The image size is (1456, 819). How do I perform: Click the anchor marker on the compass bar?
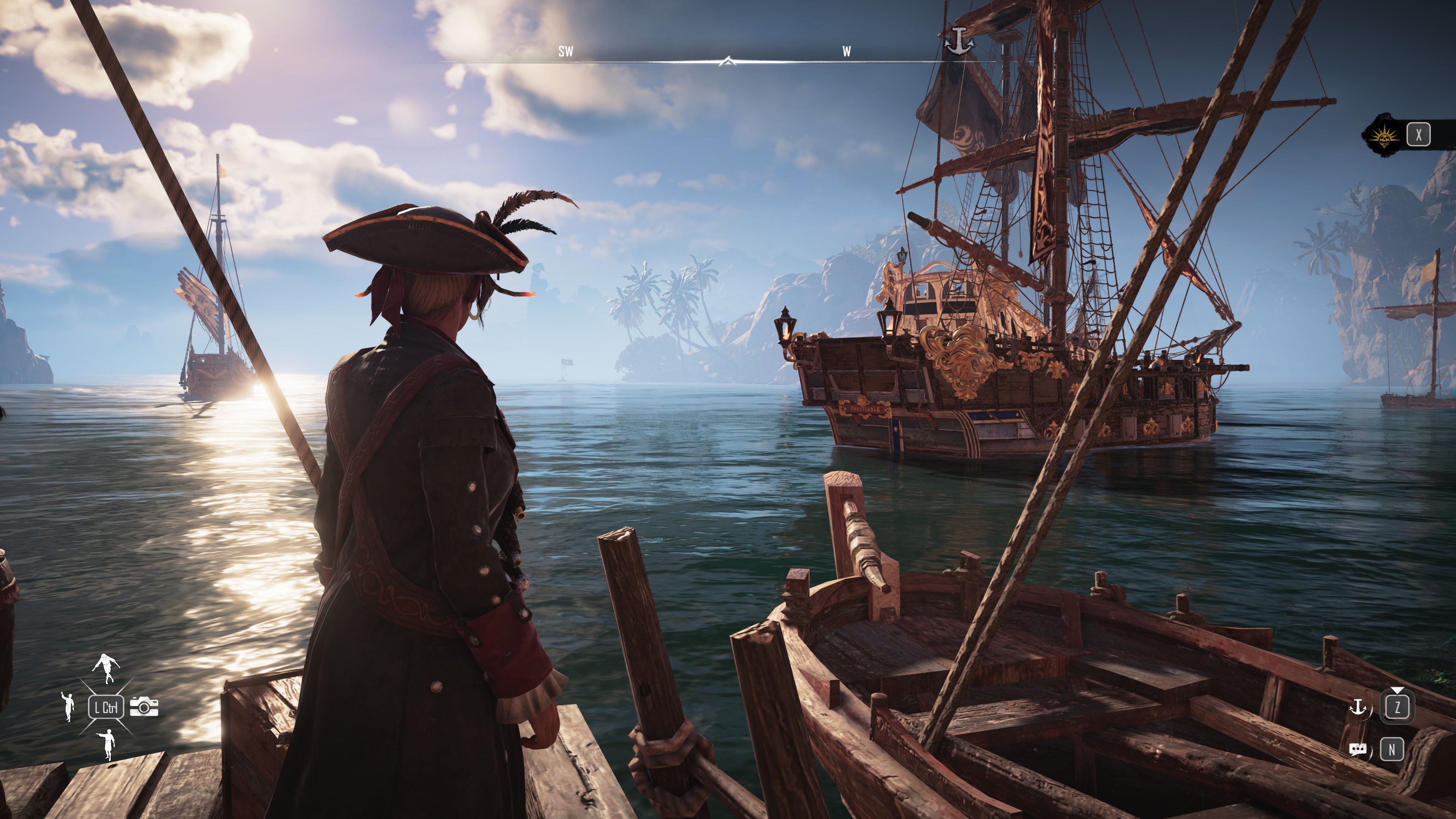click(x=959, y=39)
